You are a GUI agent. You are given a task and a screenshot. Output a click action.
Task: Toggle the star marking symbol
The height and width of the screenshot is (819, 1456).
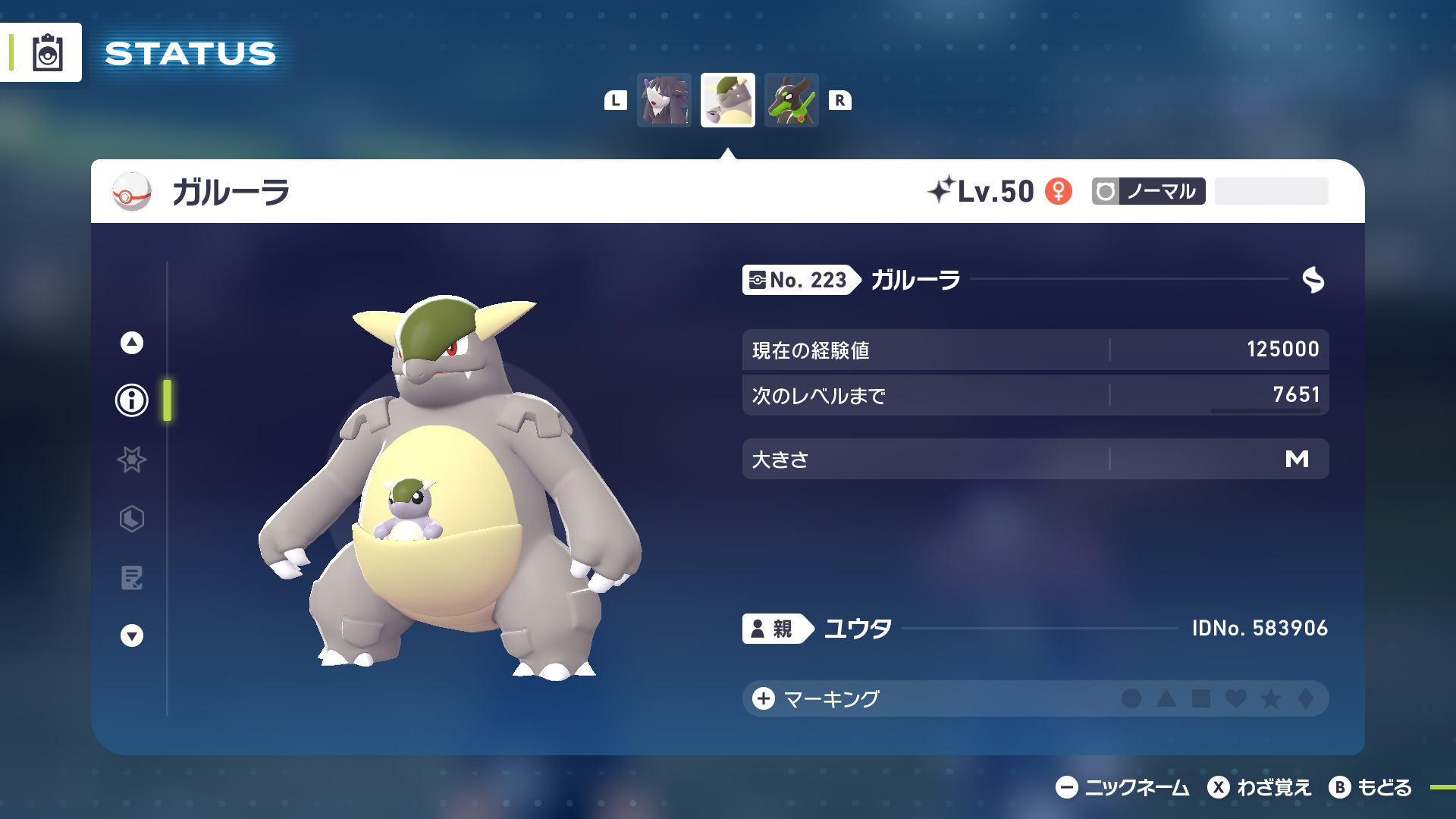(x=1271, y=699)
